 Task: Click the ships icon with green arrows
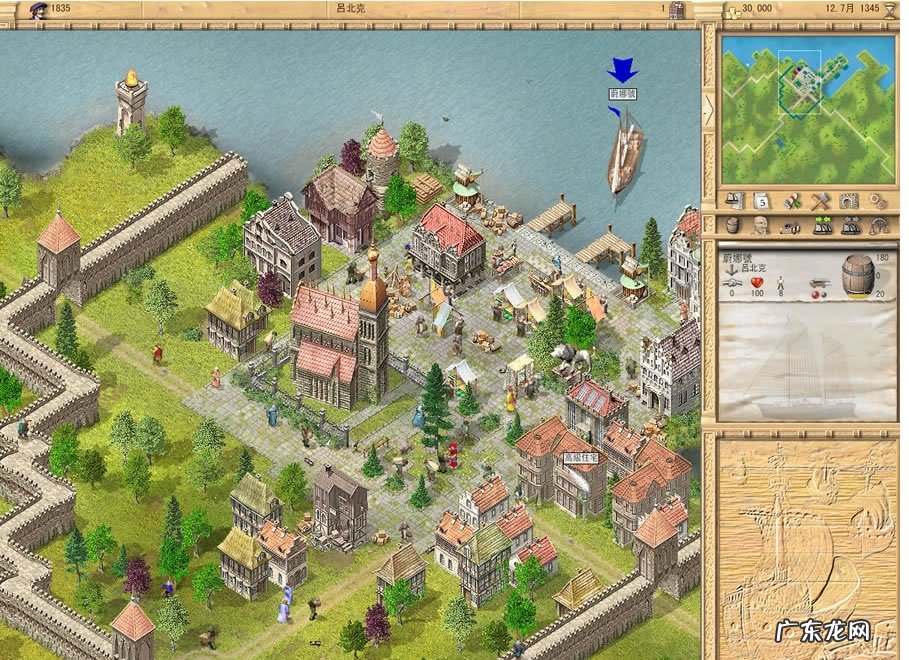click(821, 227)
